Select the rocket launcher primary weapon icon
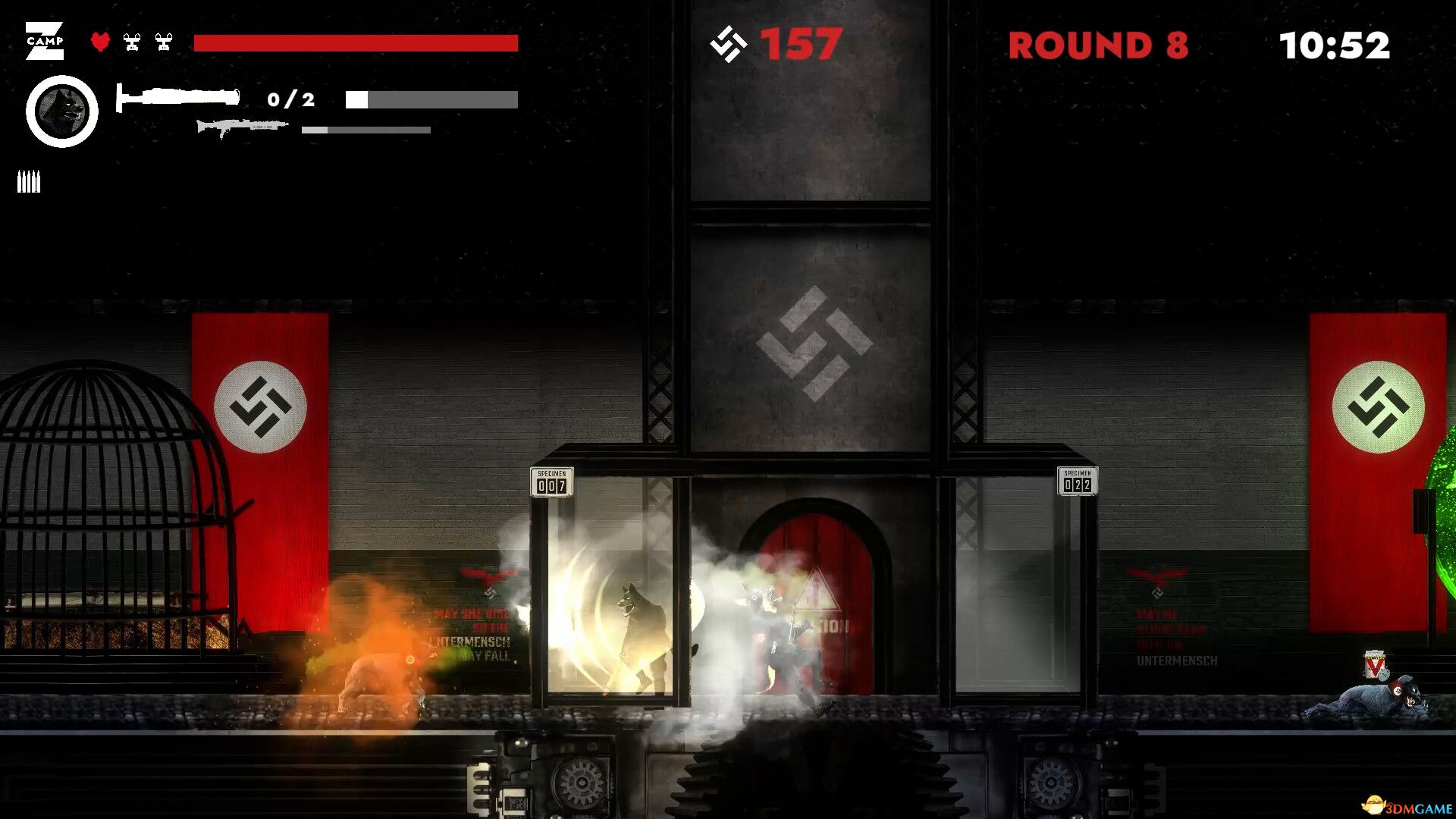This screenshot has height=819, width=1456. tap(177, 97)
